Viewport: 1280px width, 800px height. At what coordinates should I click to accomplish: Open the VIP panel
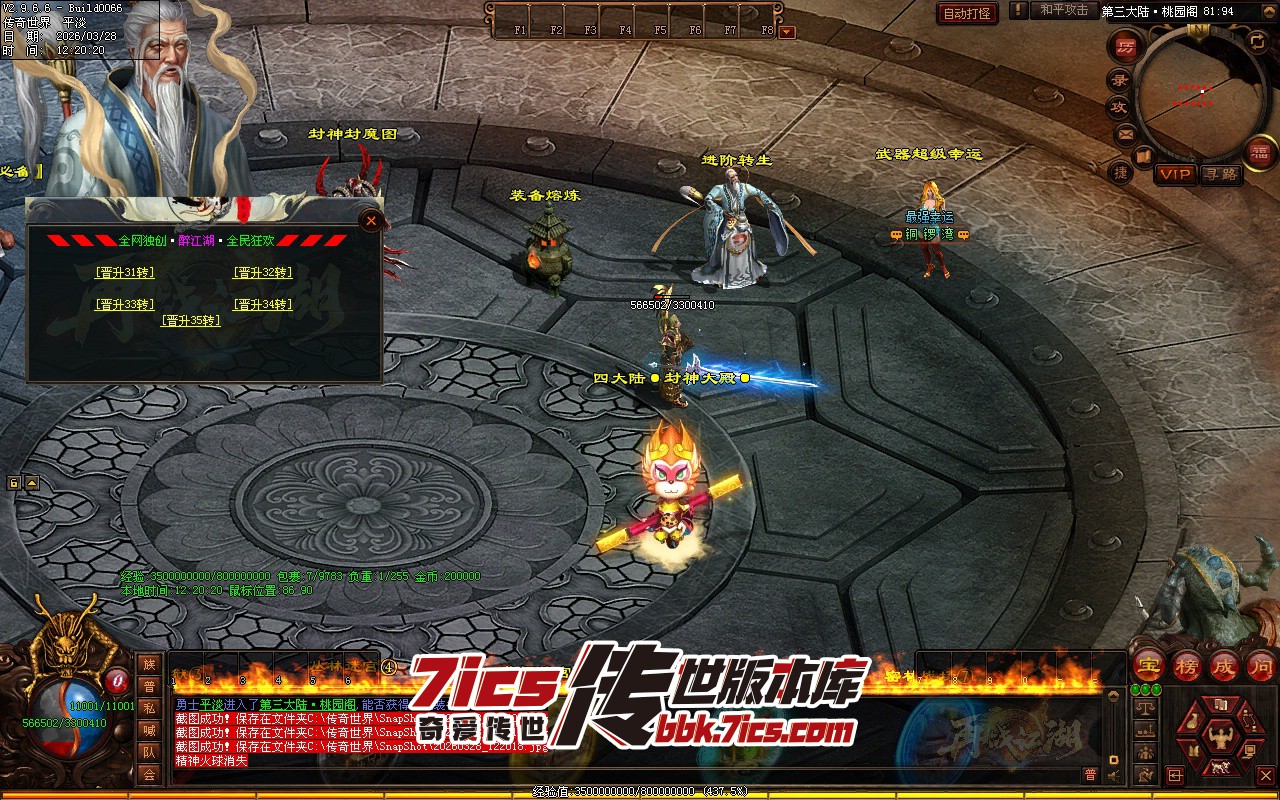click(x=1175, y=174)
